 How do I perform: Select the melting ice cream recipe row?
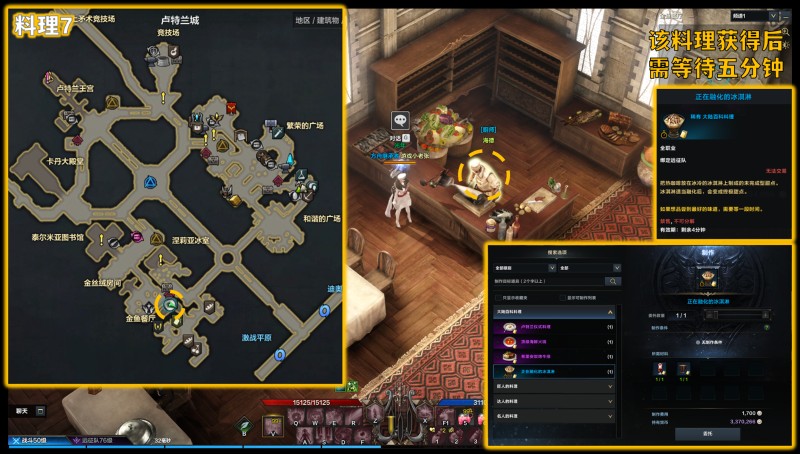point(555,372)
